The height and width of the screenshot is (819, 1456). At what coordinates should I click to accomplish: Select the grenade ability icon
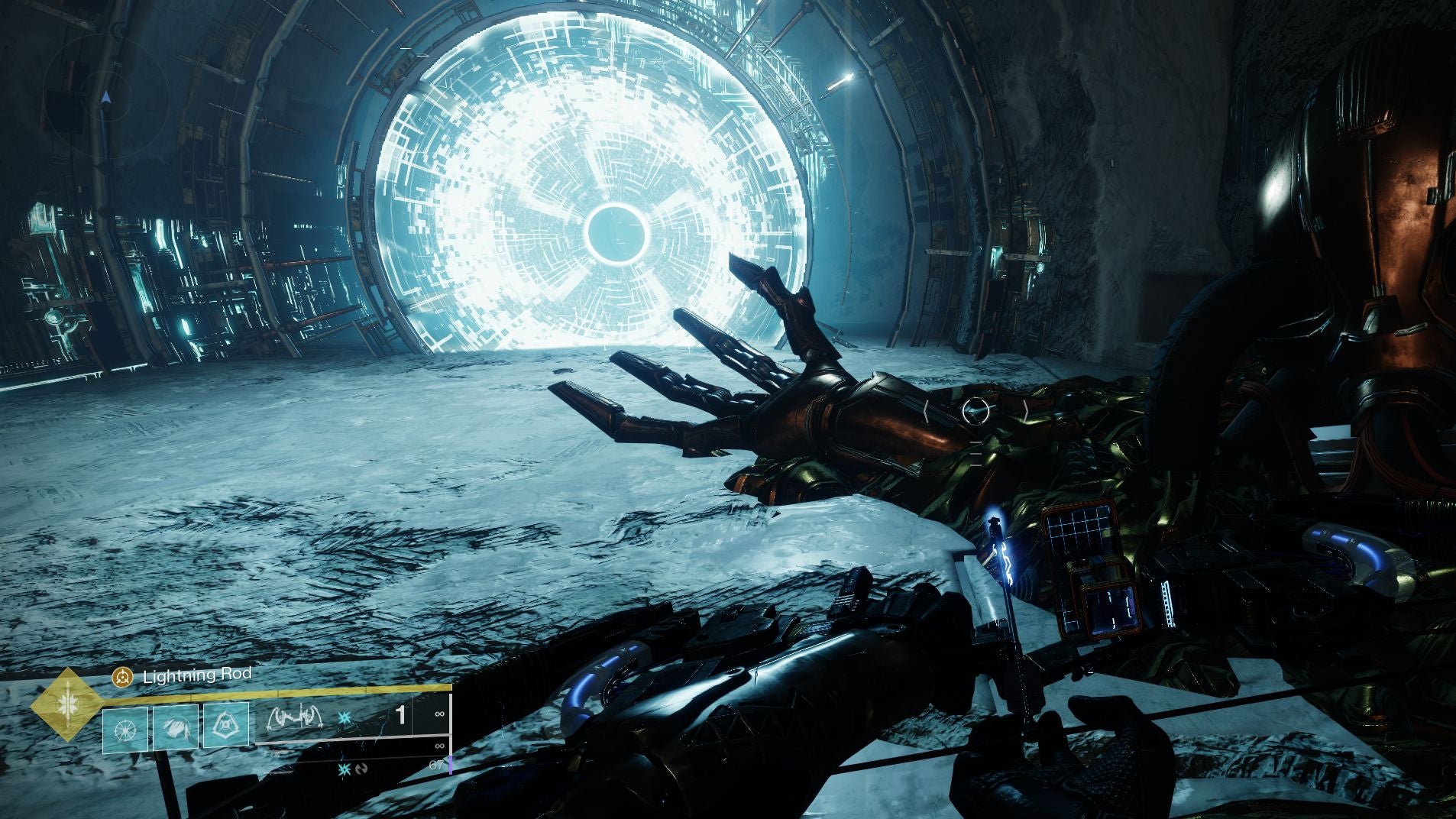click(226, 724)
